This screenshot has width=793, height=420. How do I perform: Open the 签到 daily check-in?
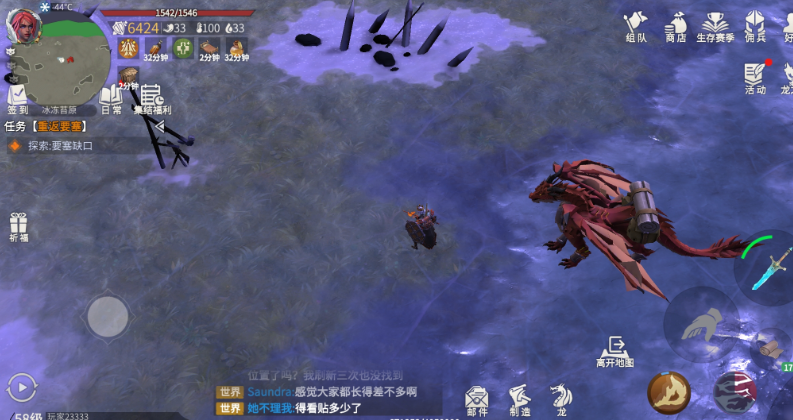click(17, 98)
